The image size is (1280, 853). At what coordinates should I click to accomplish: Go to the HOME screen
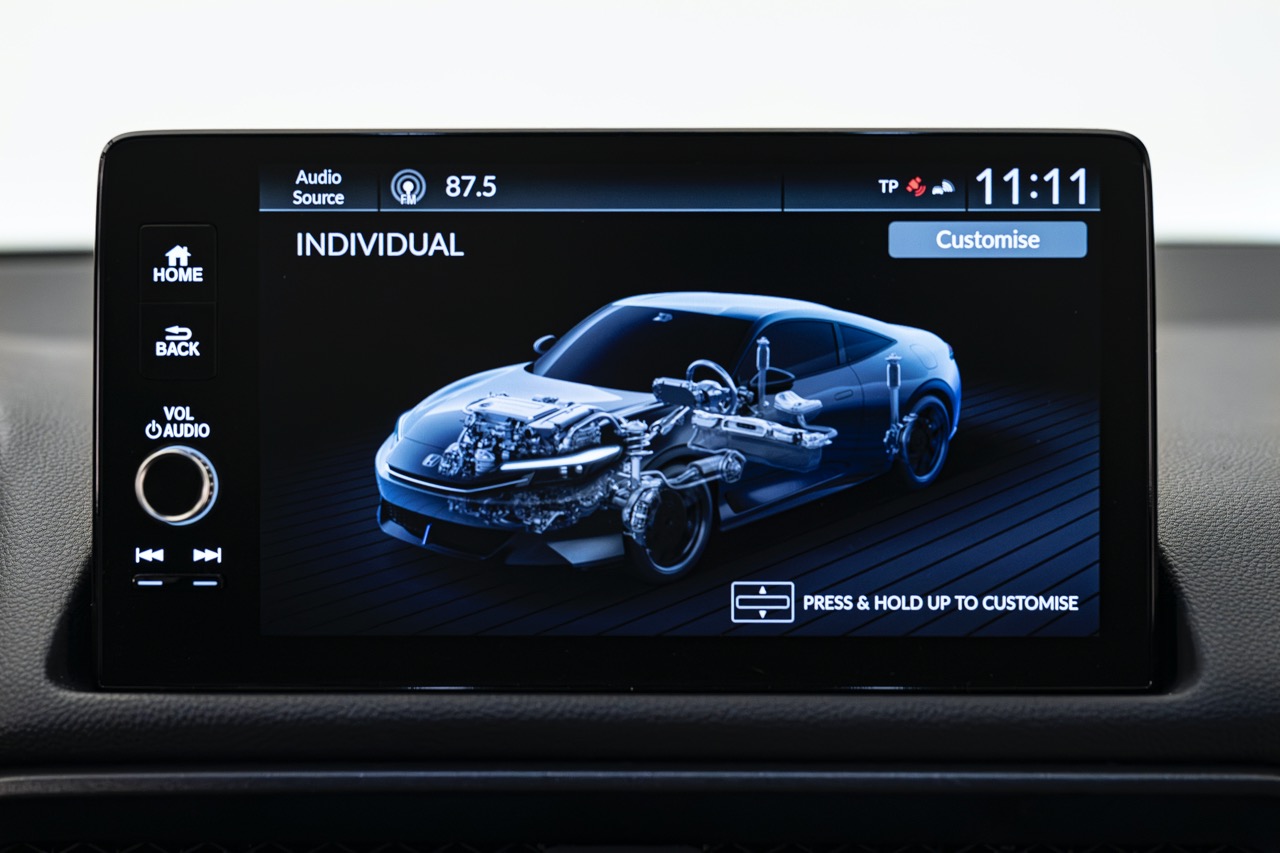click(177, 264)
